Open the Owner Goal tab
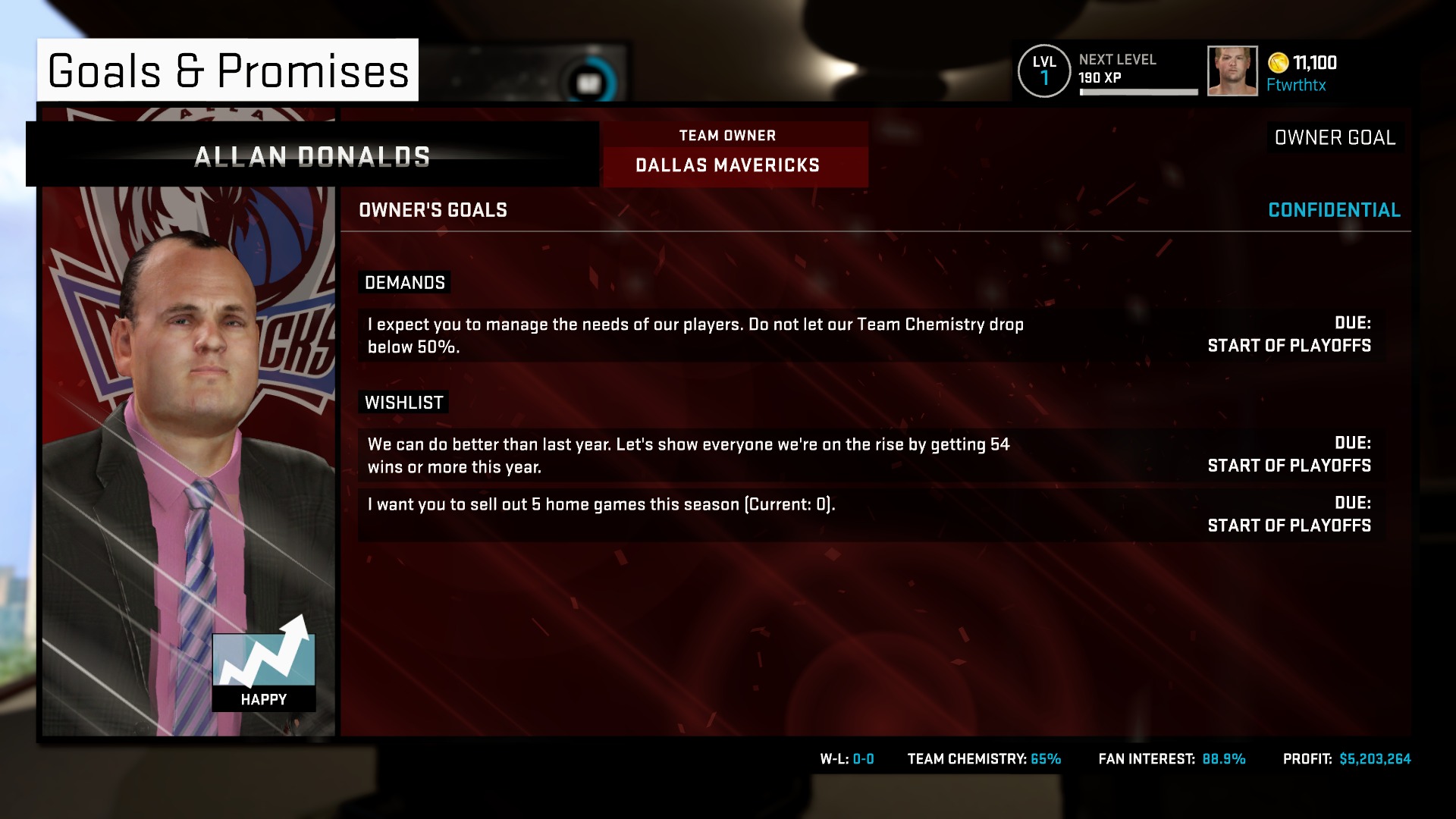 [1335, 137]
